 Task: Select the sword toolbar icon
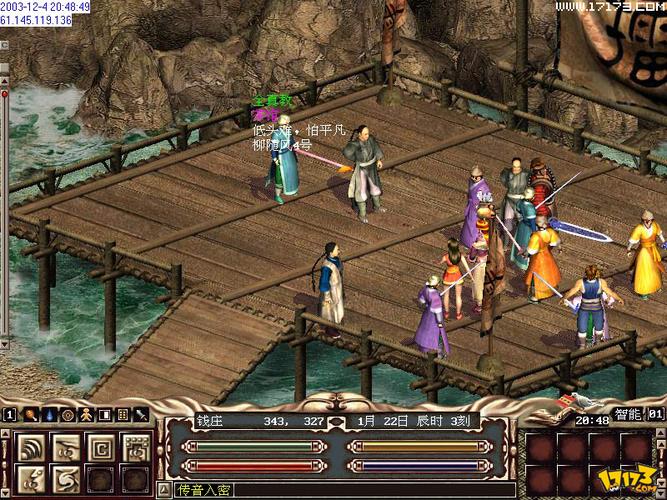point(141,414)
